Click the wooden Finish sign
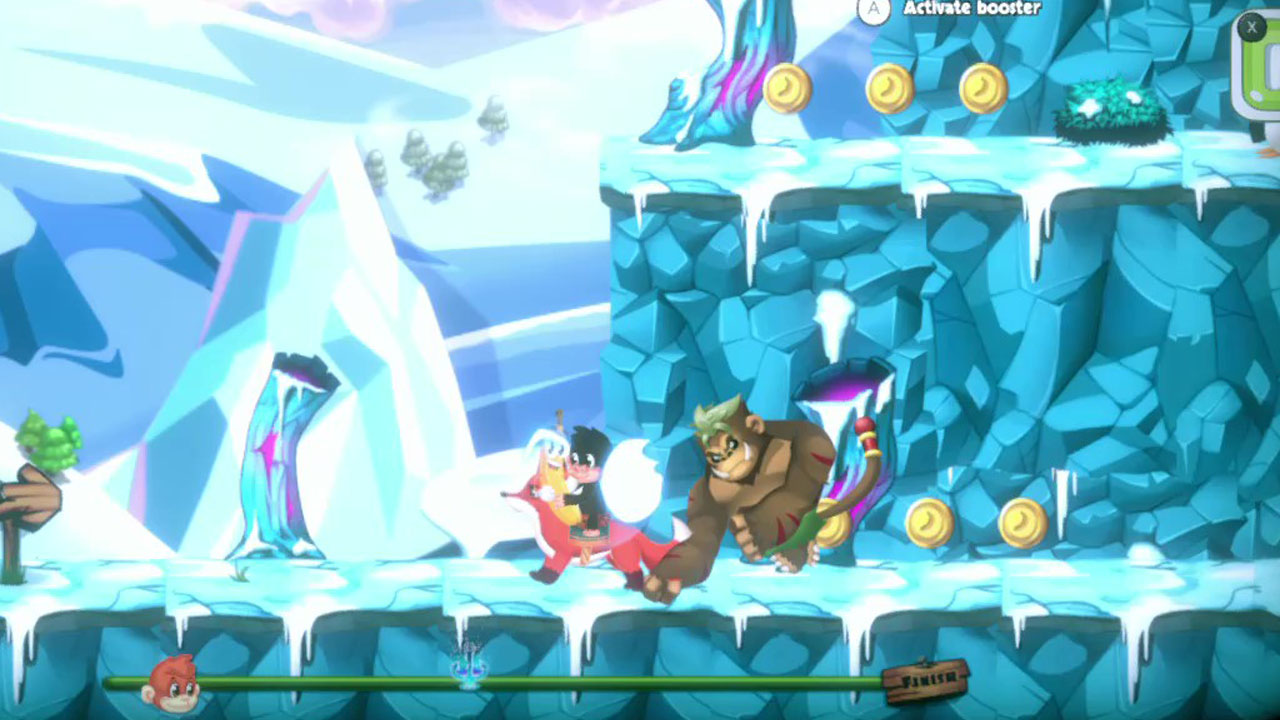This screenshot has width=1280, height=720. coord(924,683)
